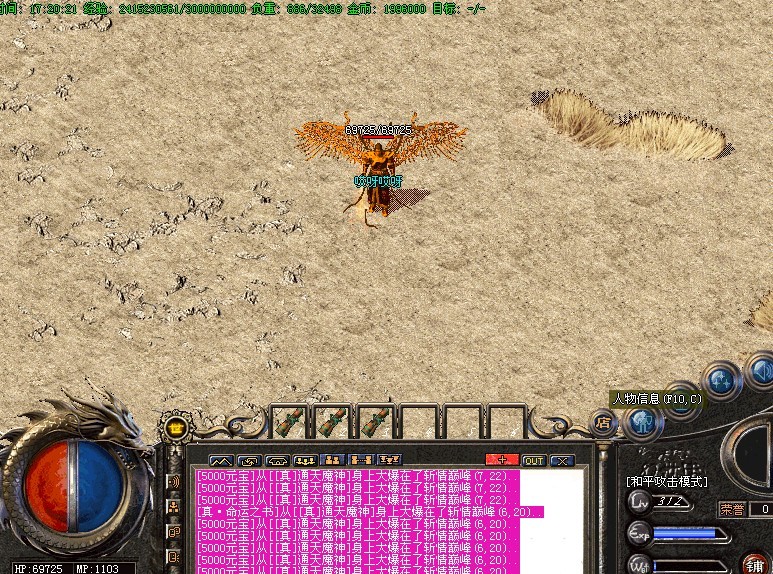Close the chat panel with X button

[561, 460]
